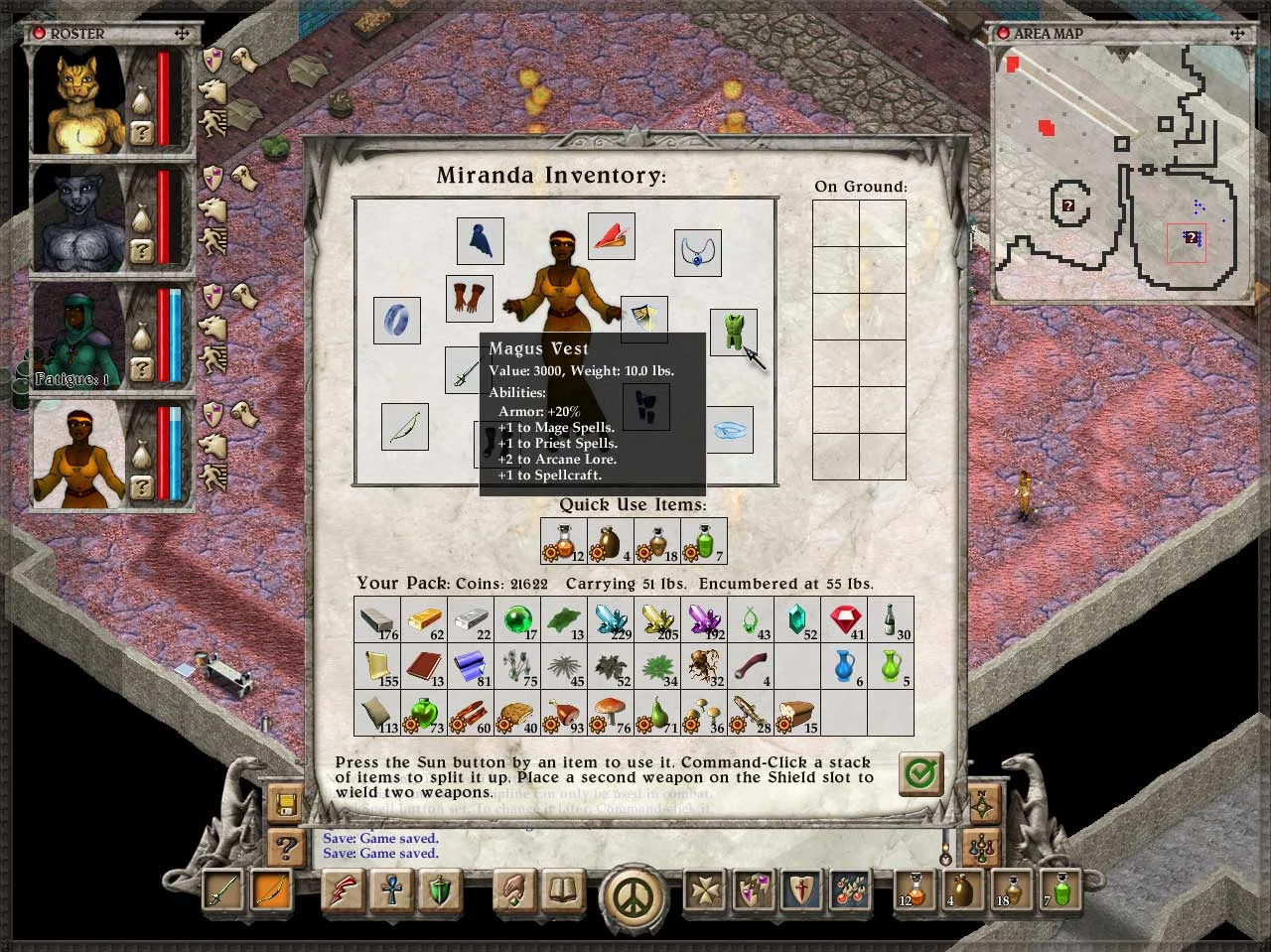This screenshot has height=952, width=1271.
Task: Confirm and close the inventory with the green checkmark
Action: coord(920,773)
